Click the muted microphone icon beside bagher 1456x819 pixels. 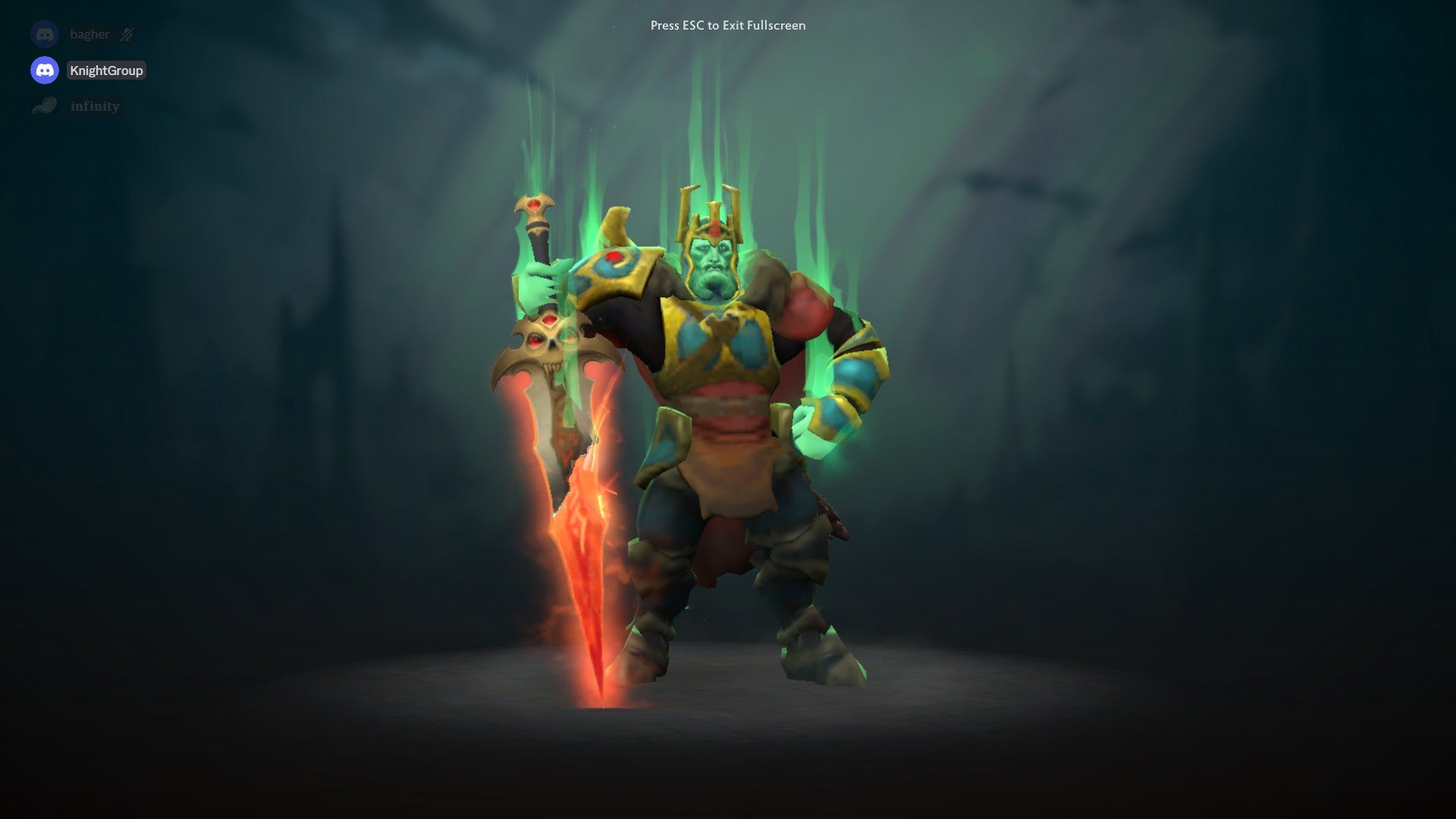coord(126,34)
